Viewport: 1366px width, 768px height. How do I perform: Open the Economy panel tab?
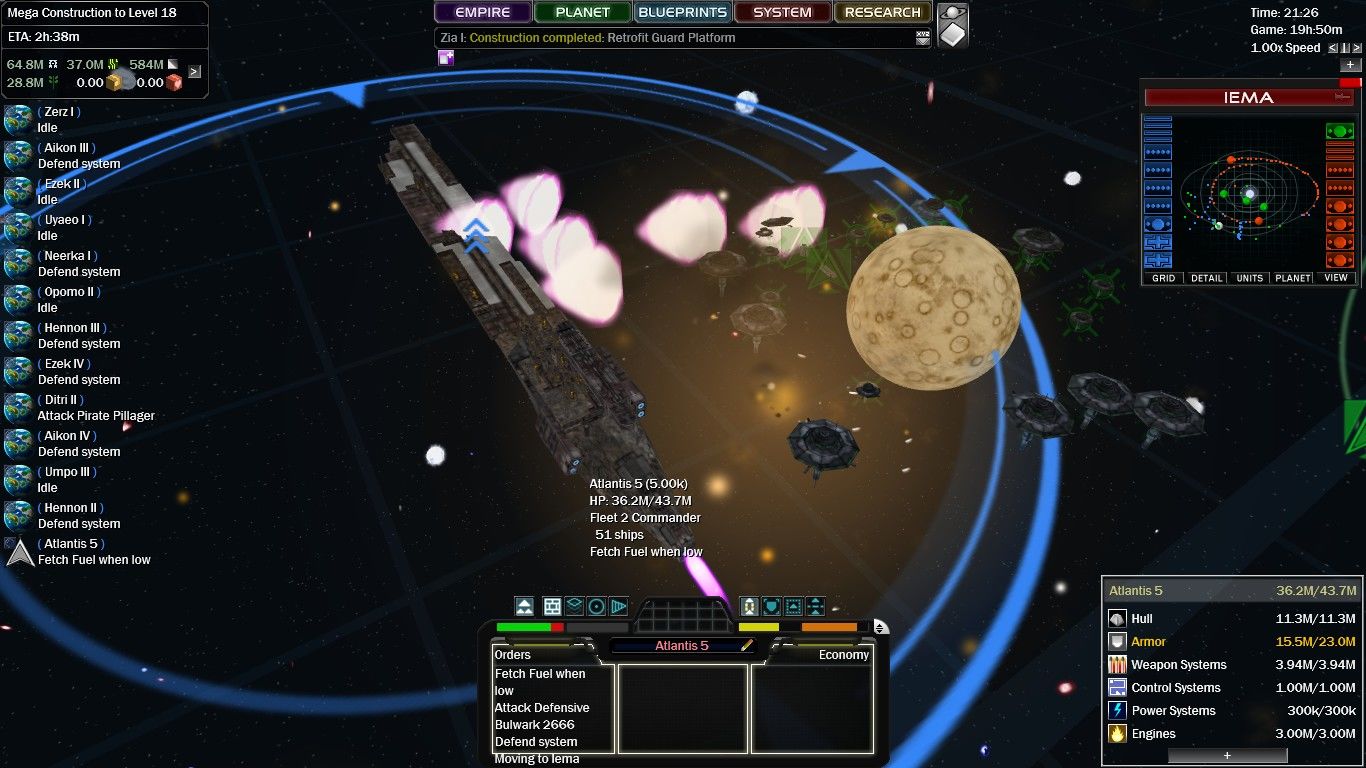pyautogui.click(x=843, y=655)
